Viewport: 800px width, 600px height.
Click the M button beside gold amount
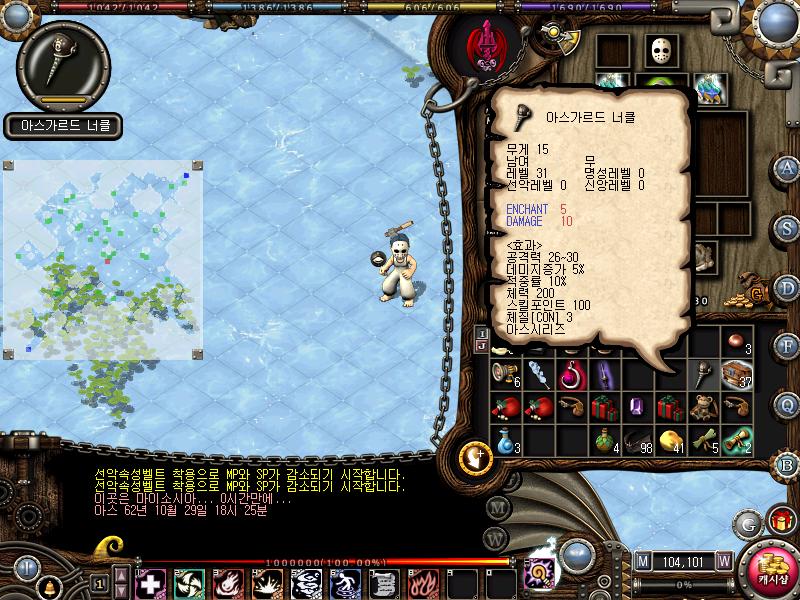tap(643, 561)
